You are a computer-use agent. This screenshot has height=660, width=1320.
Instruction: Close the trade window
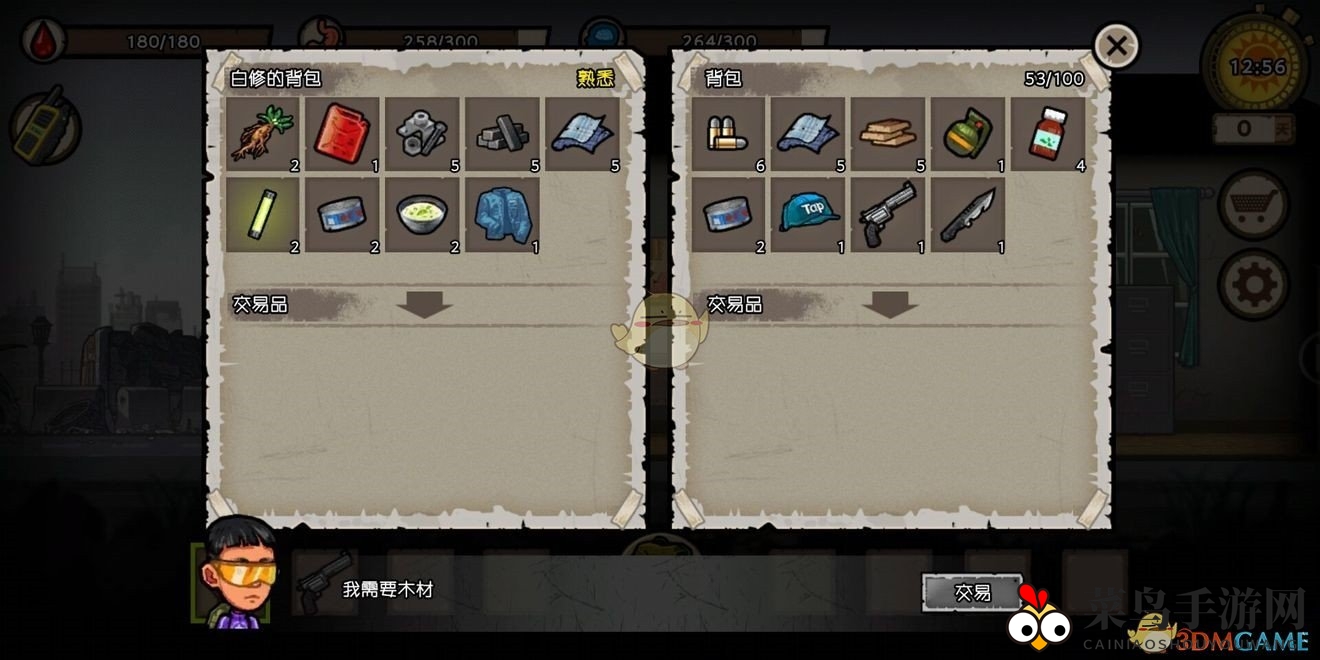pyautogui.click(x=1116, y=46)
